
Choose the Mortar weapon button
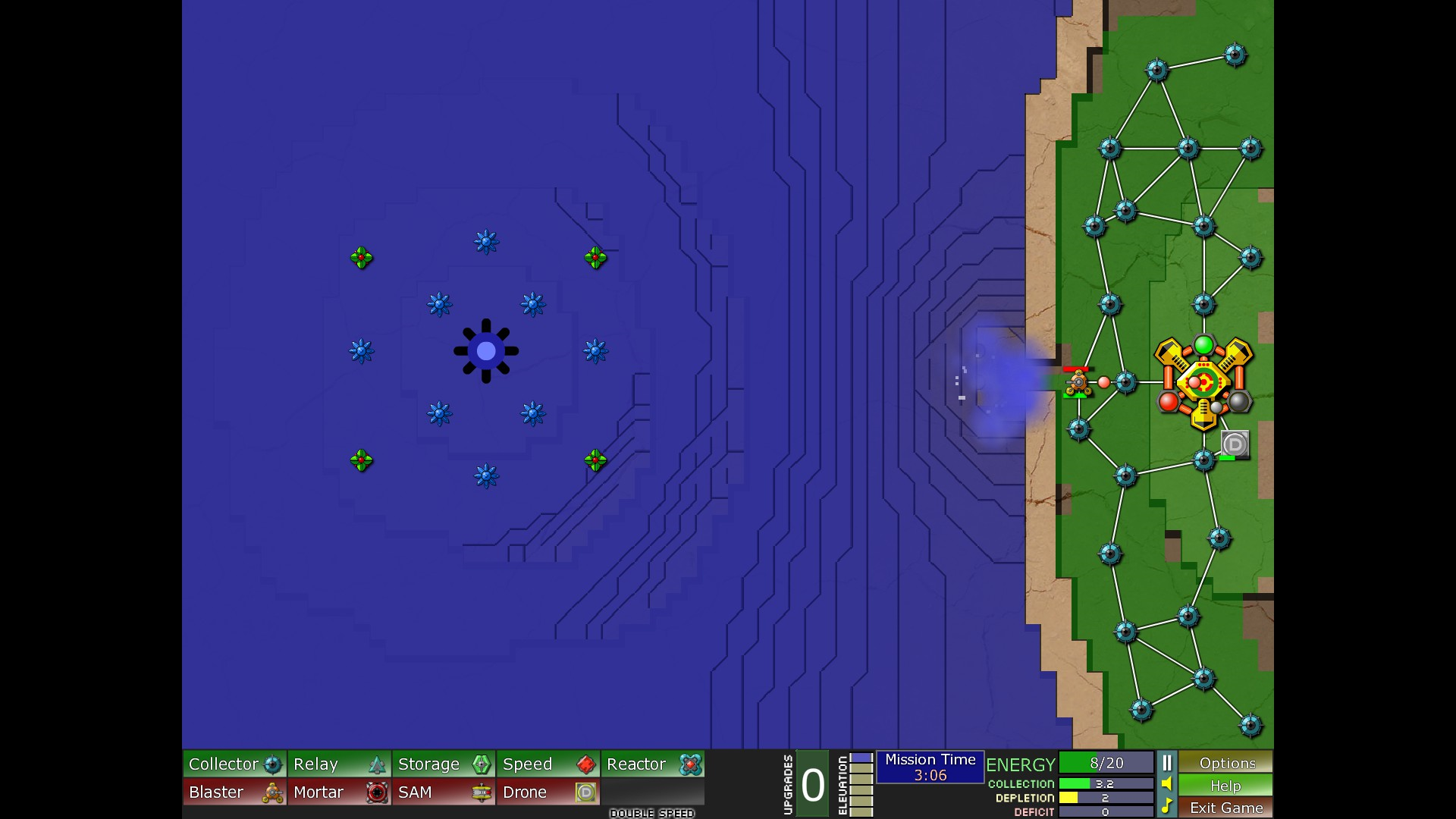click(x=339, y=792)
